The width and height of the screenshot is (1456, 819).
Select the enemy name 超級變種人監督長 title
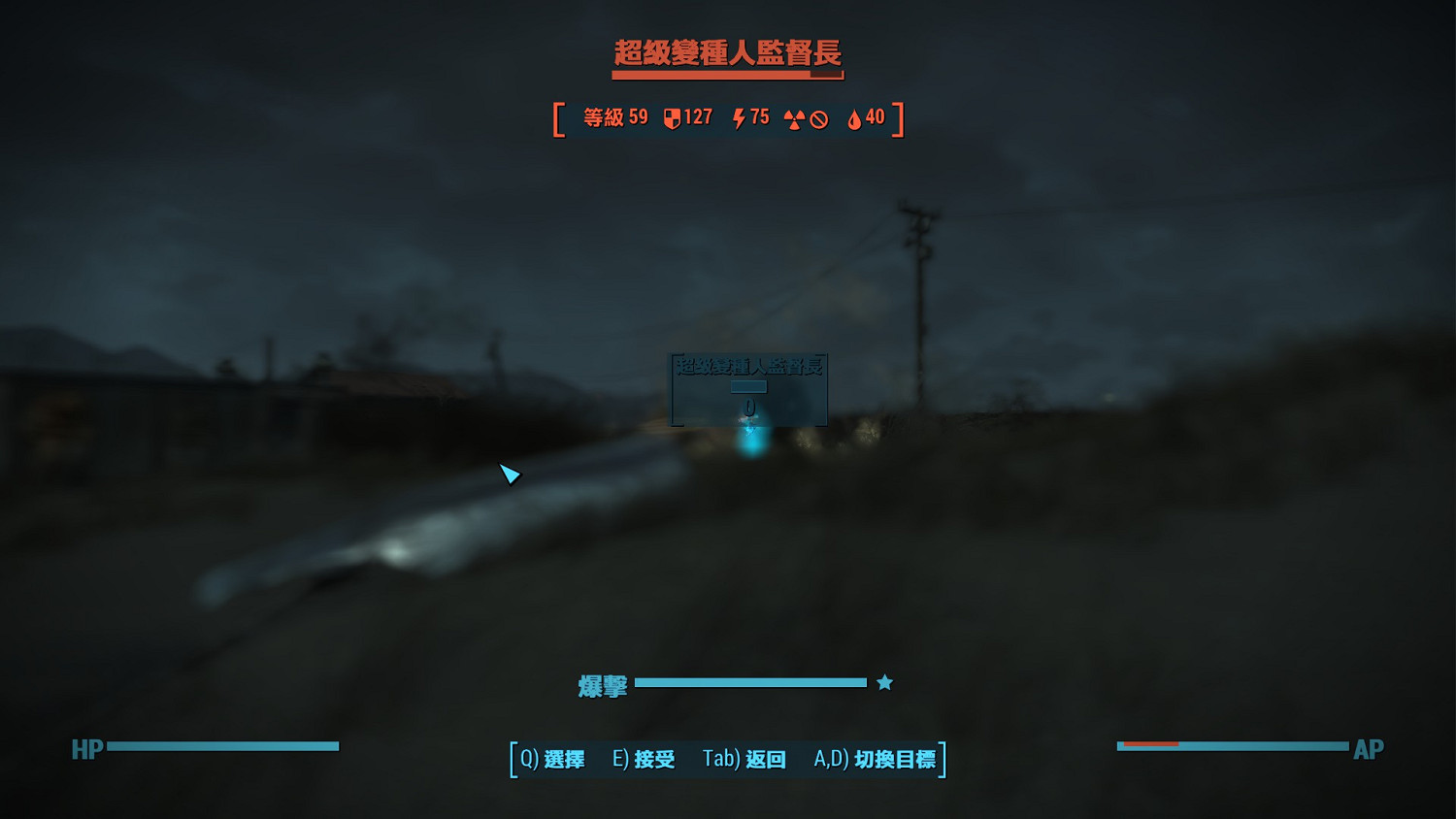(727, 53)
